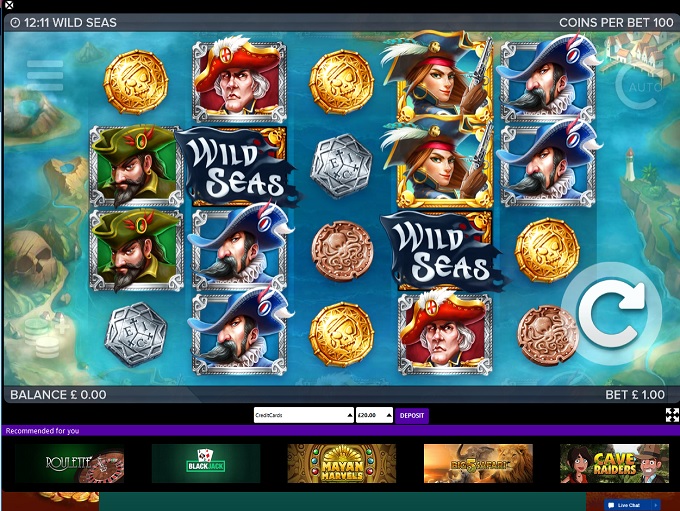
Task: Close the game window with the X
Action: (8, 6)
